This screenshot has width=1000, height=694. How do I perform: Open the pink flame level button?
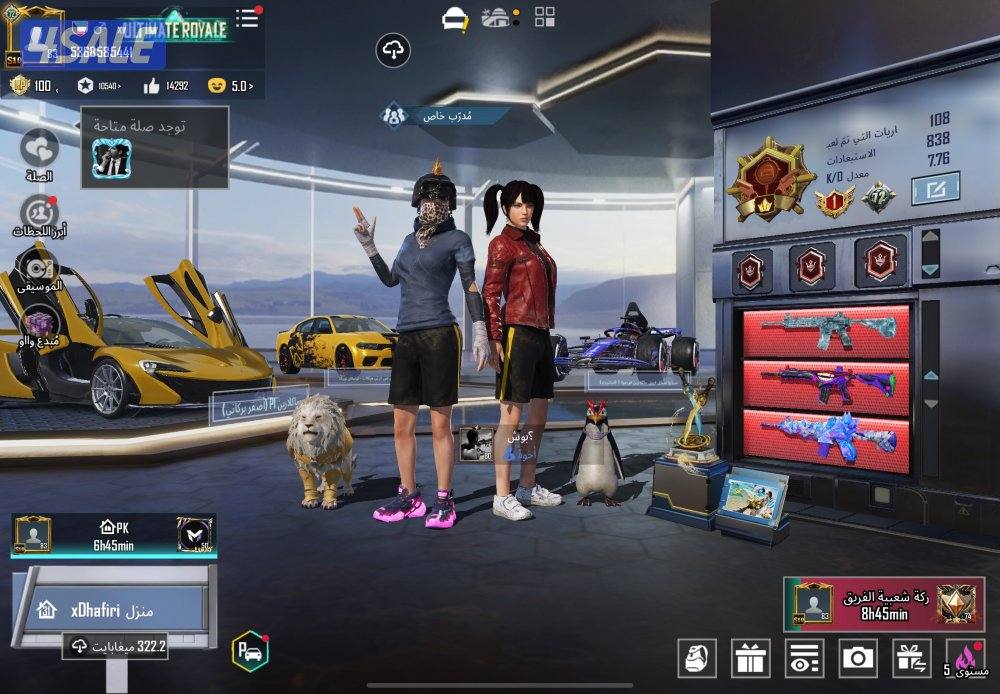point(965,657)
